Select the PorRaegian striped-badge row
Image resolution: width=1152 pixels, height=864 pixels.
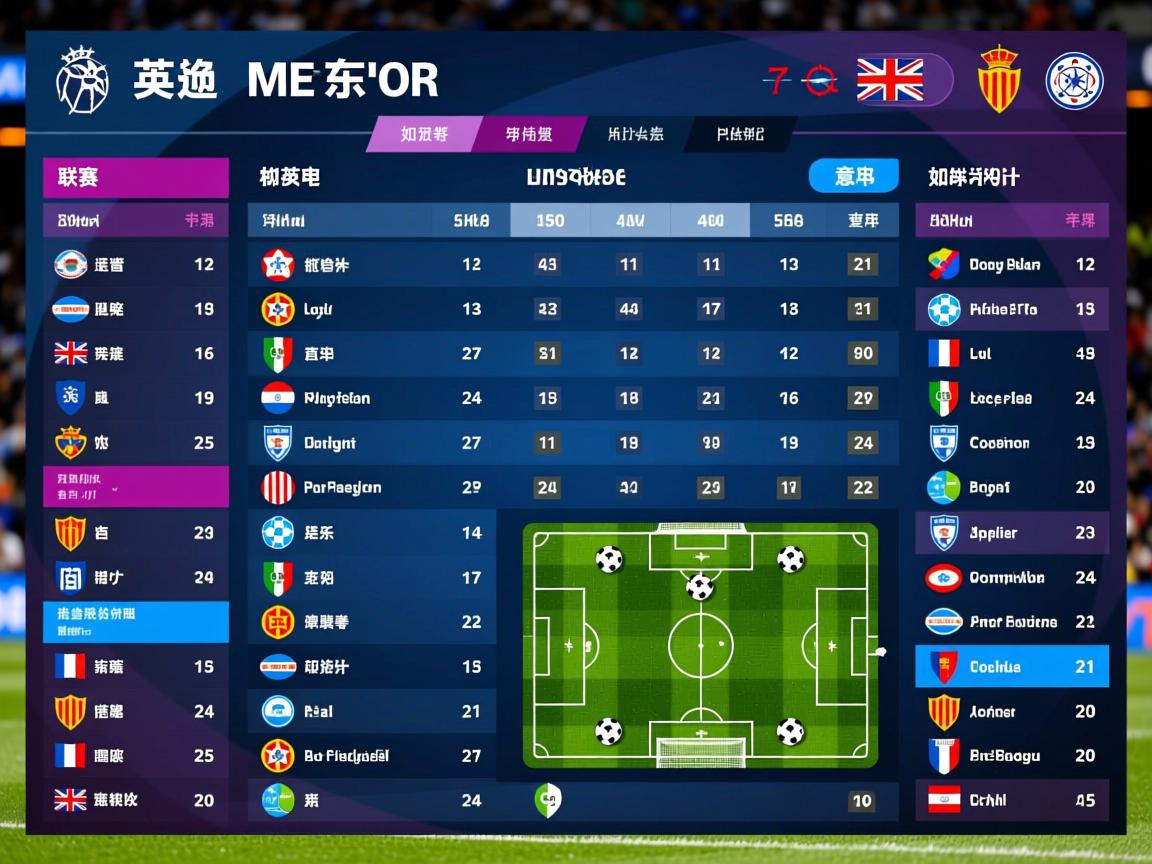pos(572,488)
